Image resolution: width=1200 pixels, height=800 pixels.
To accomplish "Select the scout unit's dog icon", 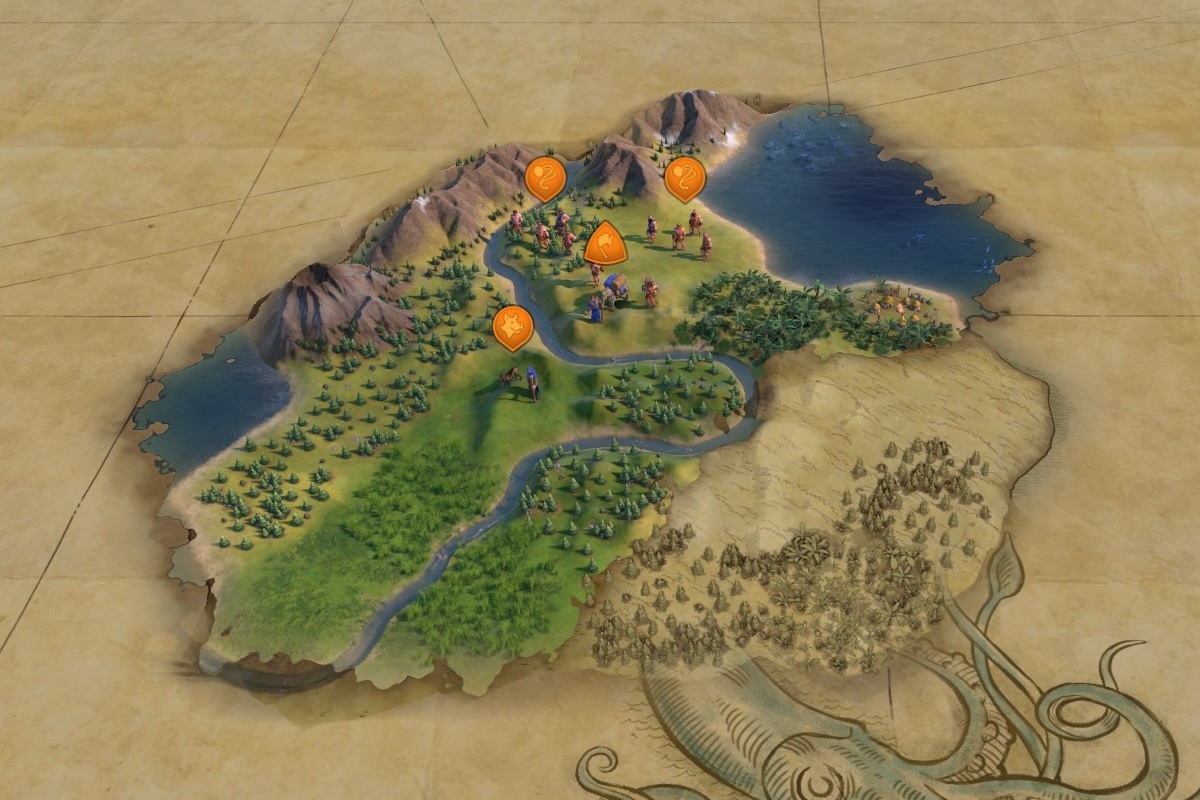I will pyautogui.click(x=513, y=326).
